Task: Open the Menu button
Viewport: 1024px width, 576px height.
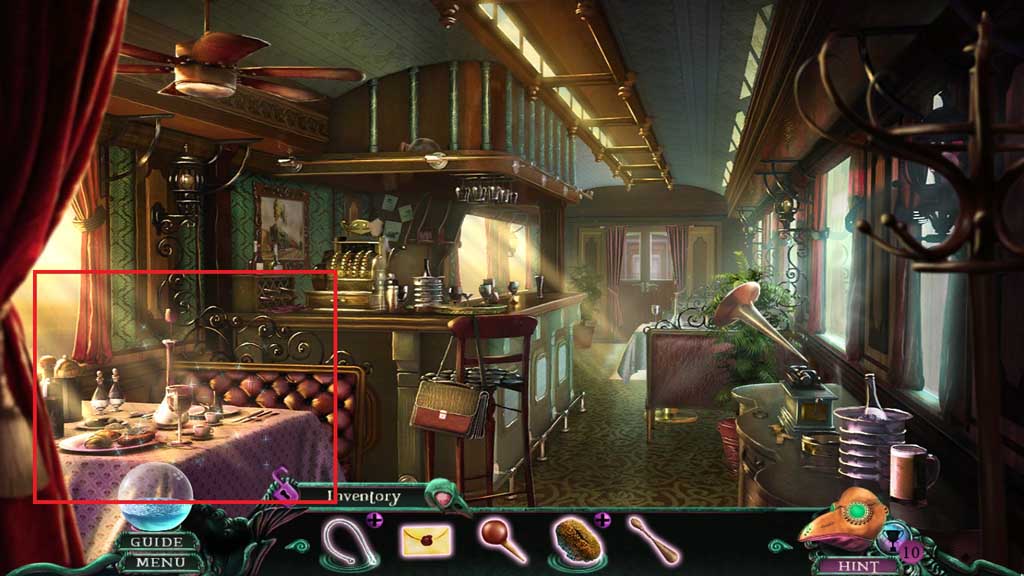Action: pos(157,561)
